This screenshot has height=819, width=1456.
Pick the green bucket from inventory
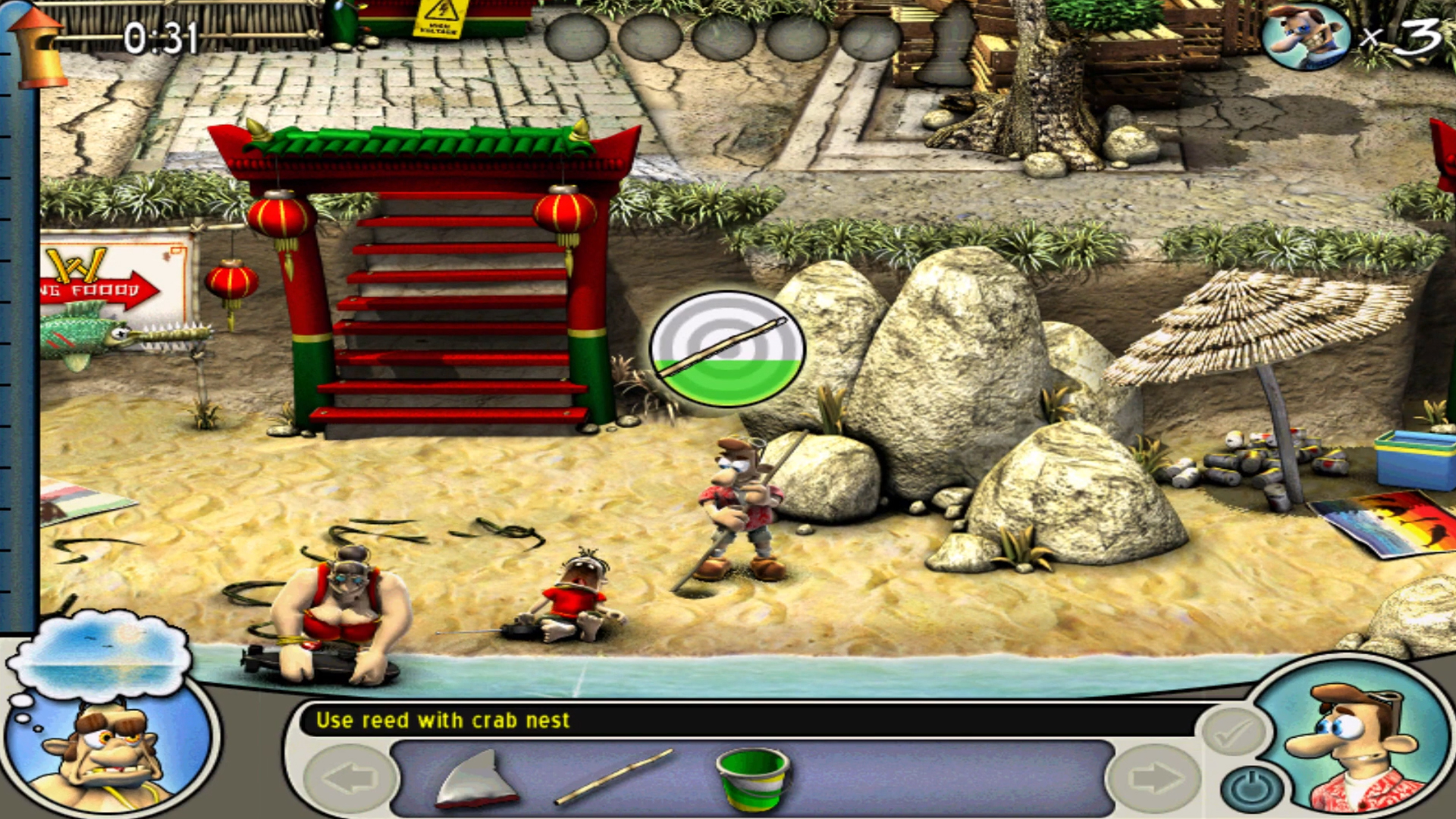(x=752, y=779)
